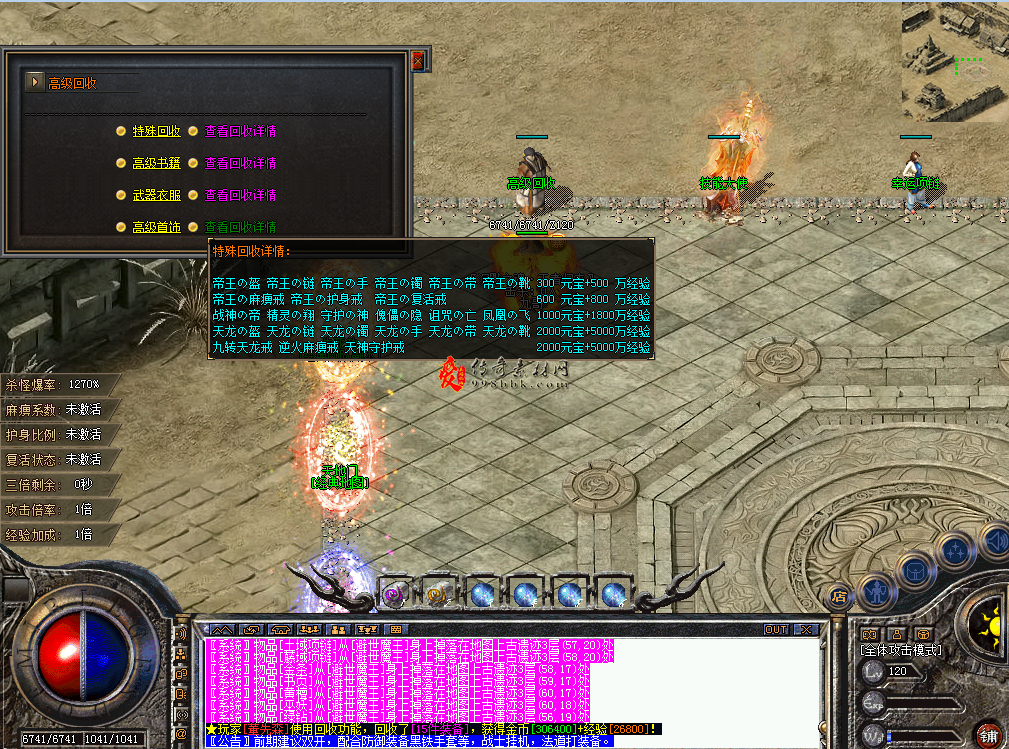Image resolution: width=1009 pixels, height=749 pixels.
Task: View recycle details beside 武器衣服
Action: coord(240,195)
